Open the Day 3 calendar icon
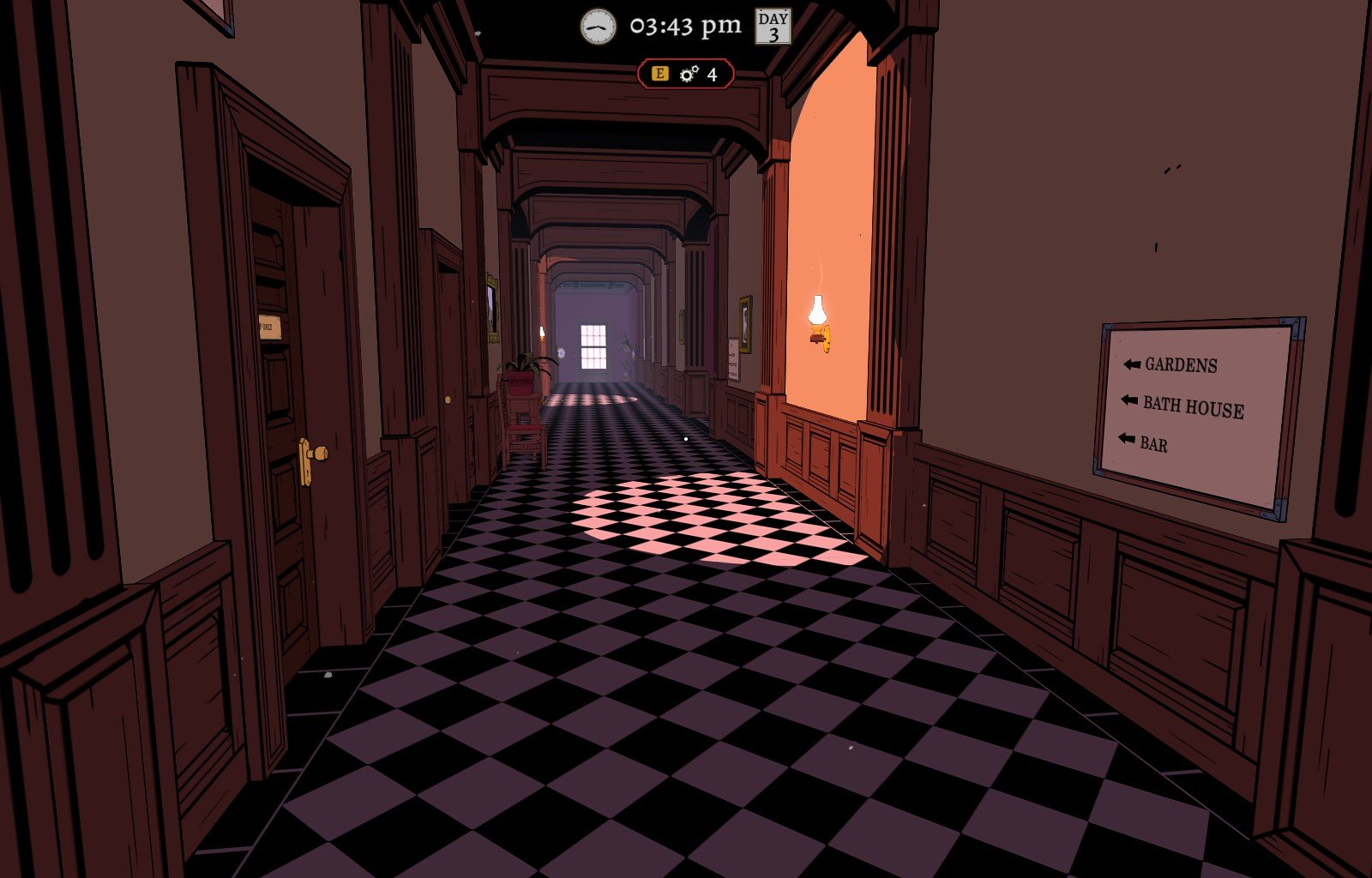This screenshot has width=1372, height=878. click(x=773, y=27)
